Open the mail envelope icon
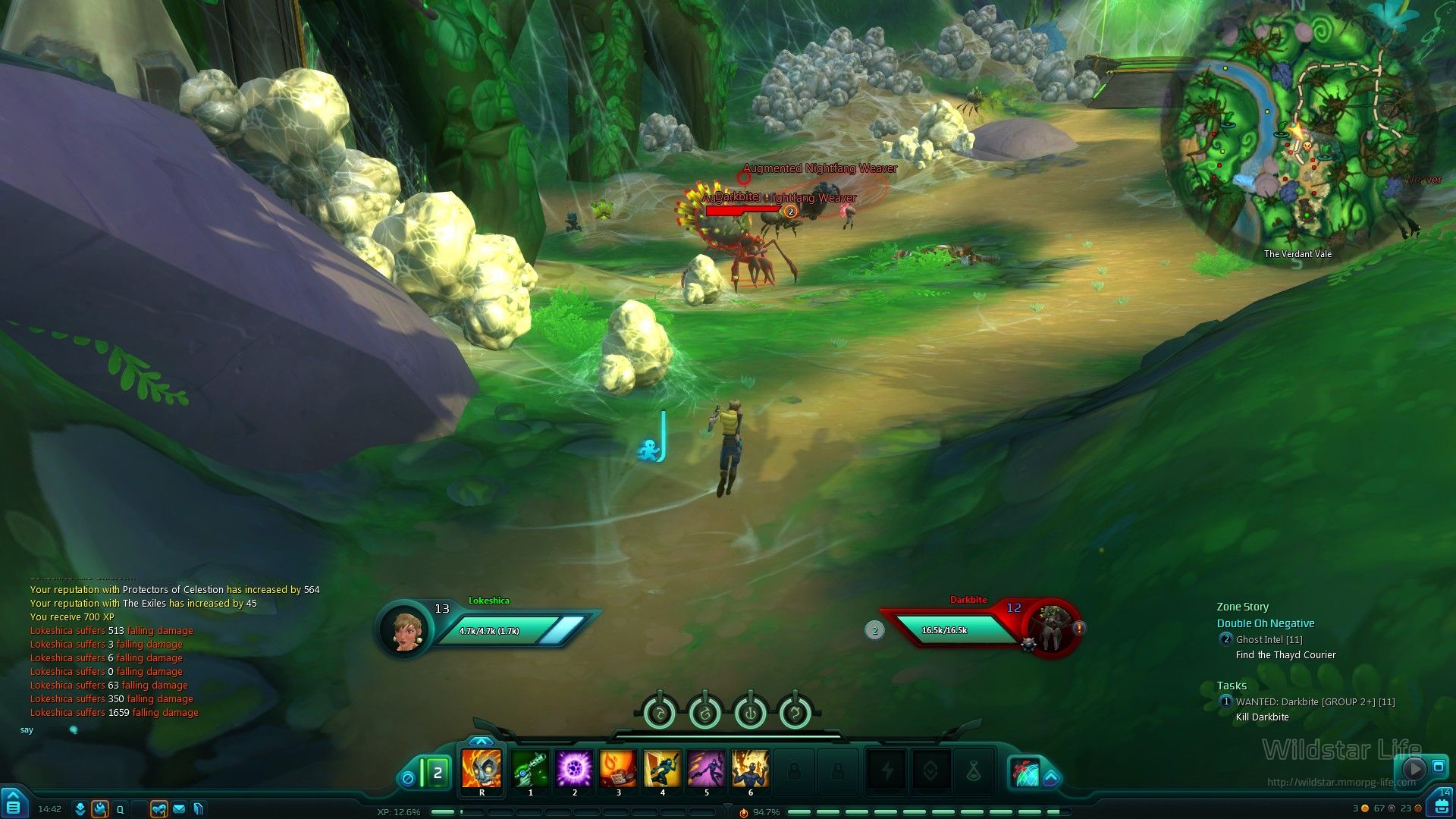 [179, 809]
